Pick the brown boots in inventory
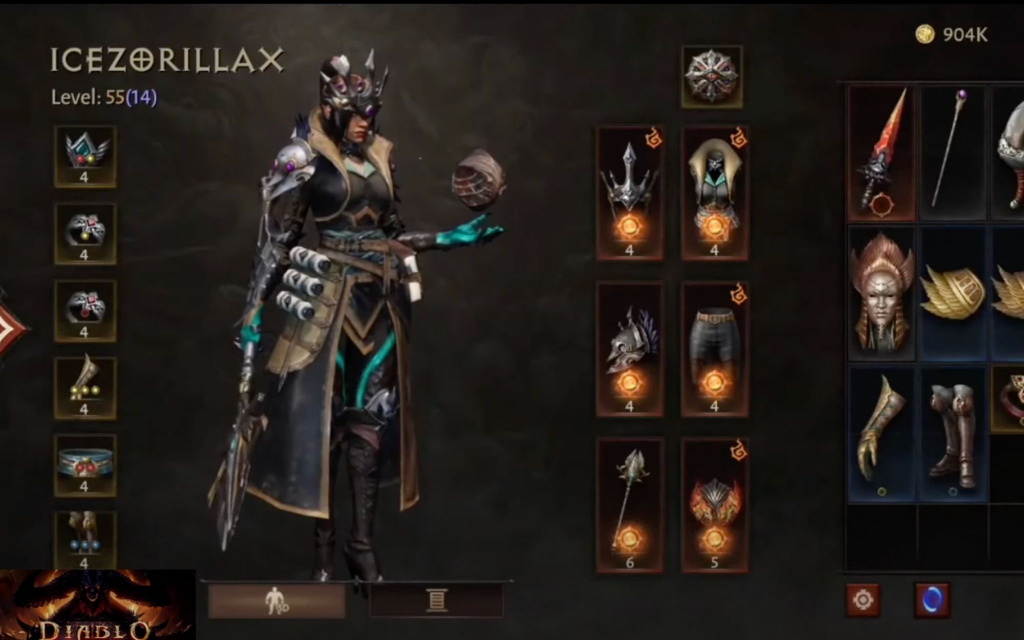The image size is (1024, 640). 951,432
